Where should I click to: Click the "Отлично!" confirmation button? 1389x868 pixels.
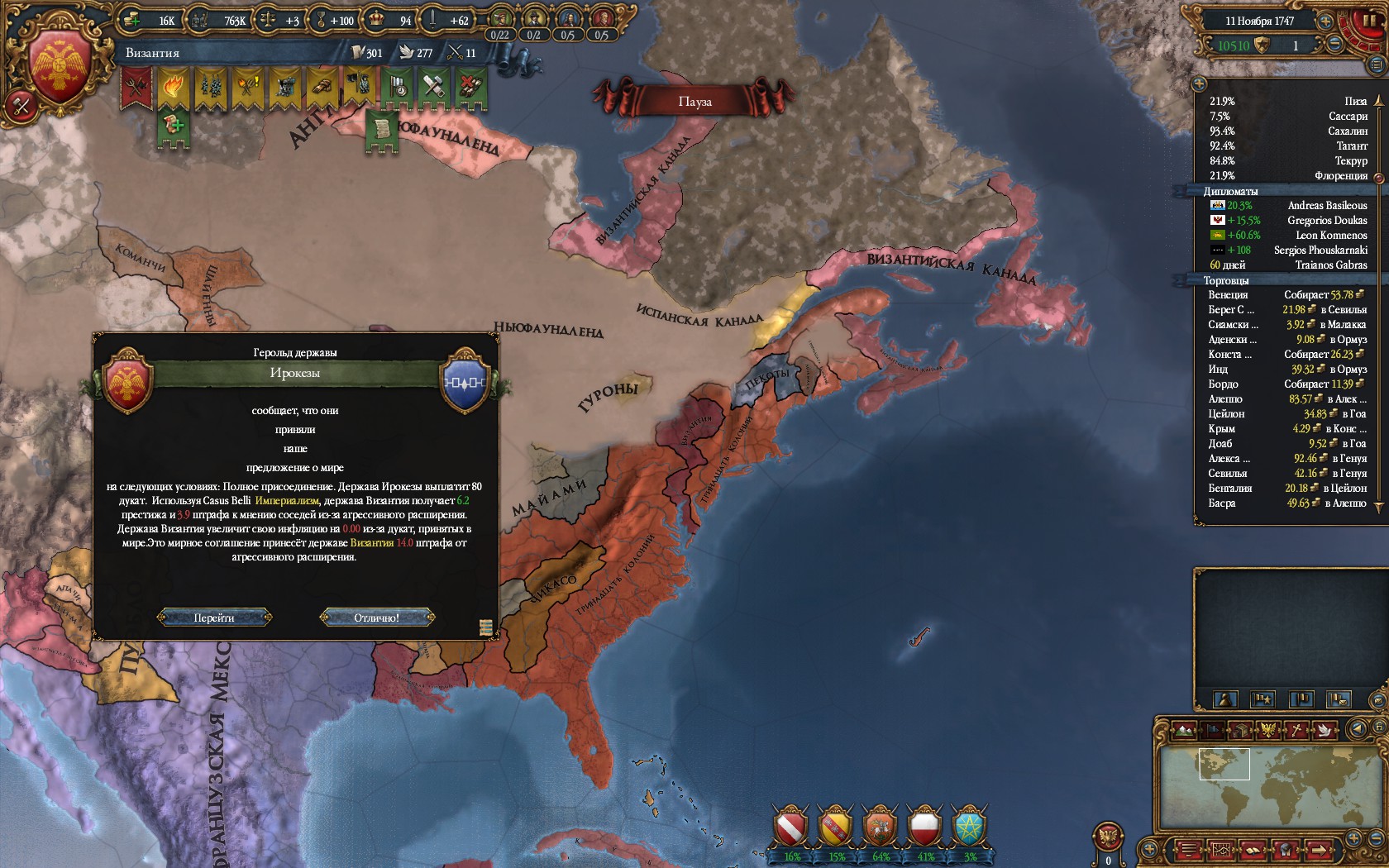[x=376, y=618]
